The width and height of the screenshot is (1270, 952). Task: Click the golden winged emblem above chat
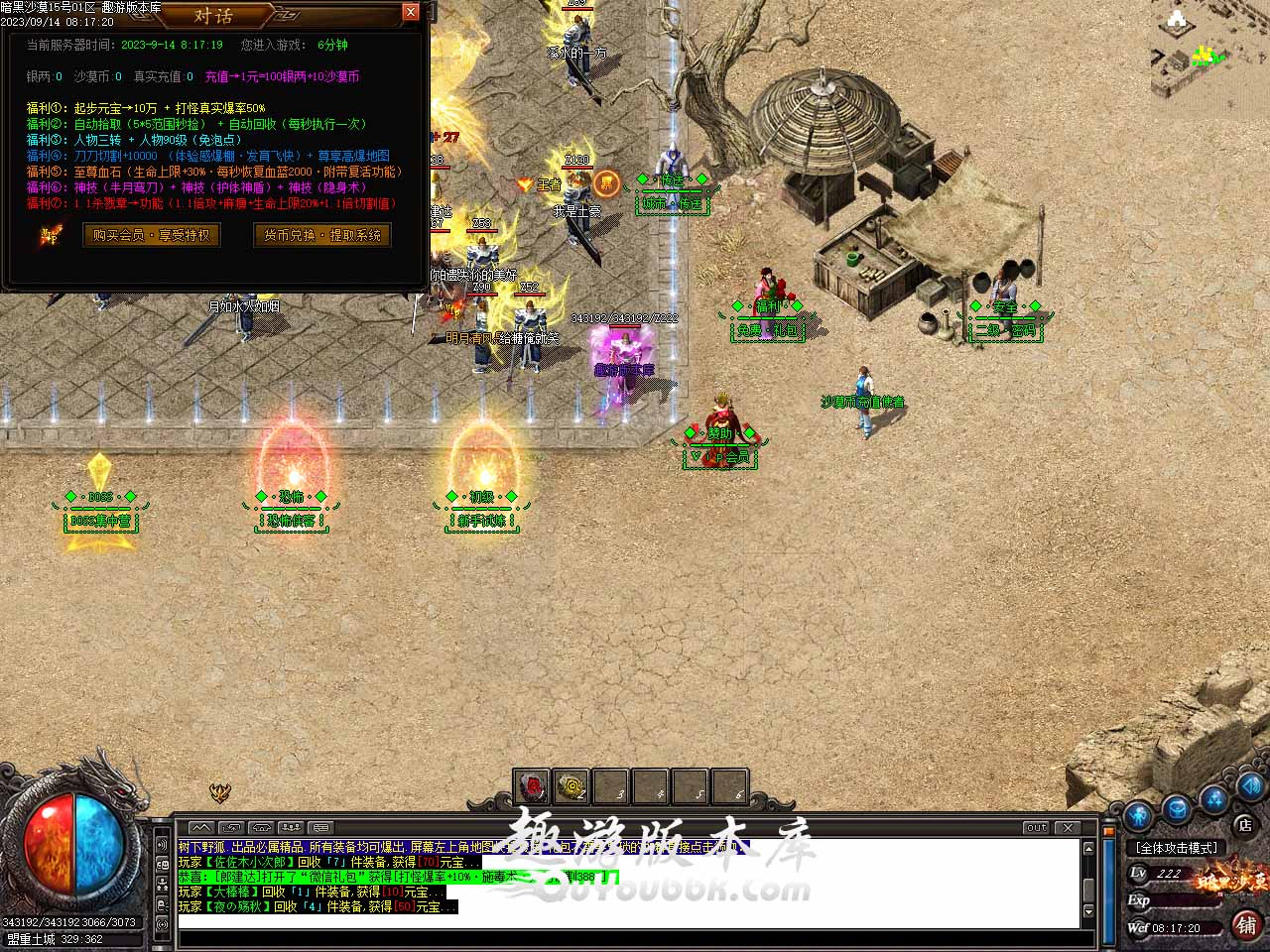(x=219, y=792)
